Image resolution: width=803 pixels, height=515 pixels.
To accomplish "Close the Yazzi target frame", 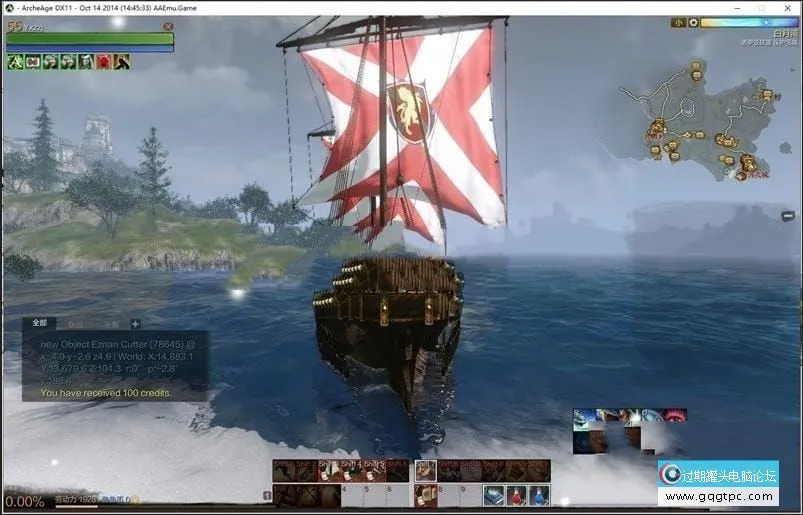I will click(167, 27).
